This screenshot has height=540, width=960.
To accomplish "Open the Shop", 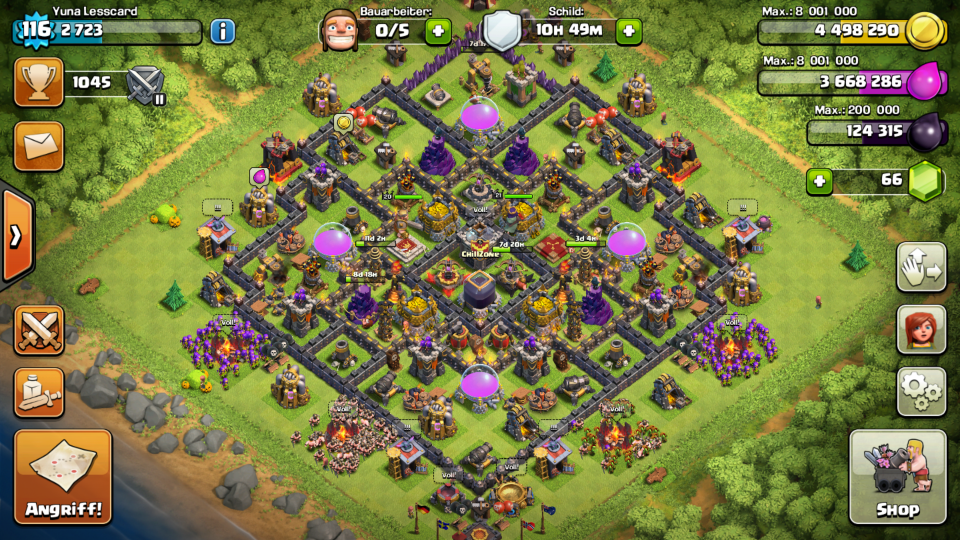I will click(x=897, y=476).
